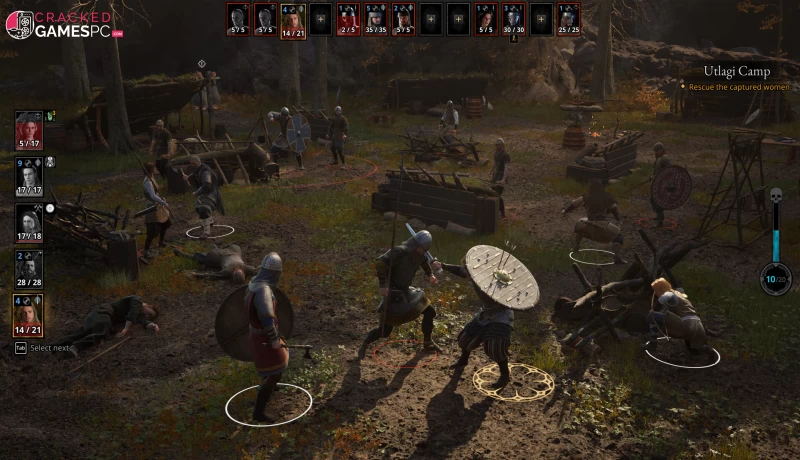Select the party portrait showing 28/28 health
This screenshot has height=460, width=800.
(29, 267)
